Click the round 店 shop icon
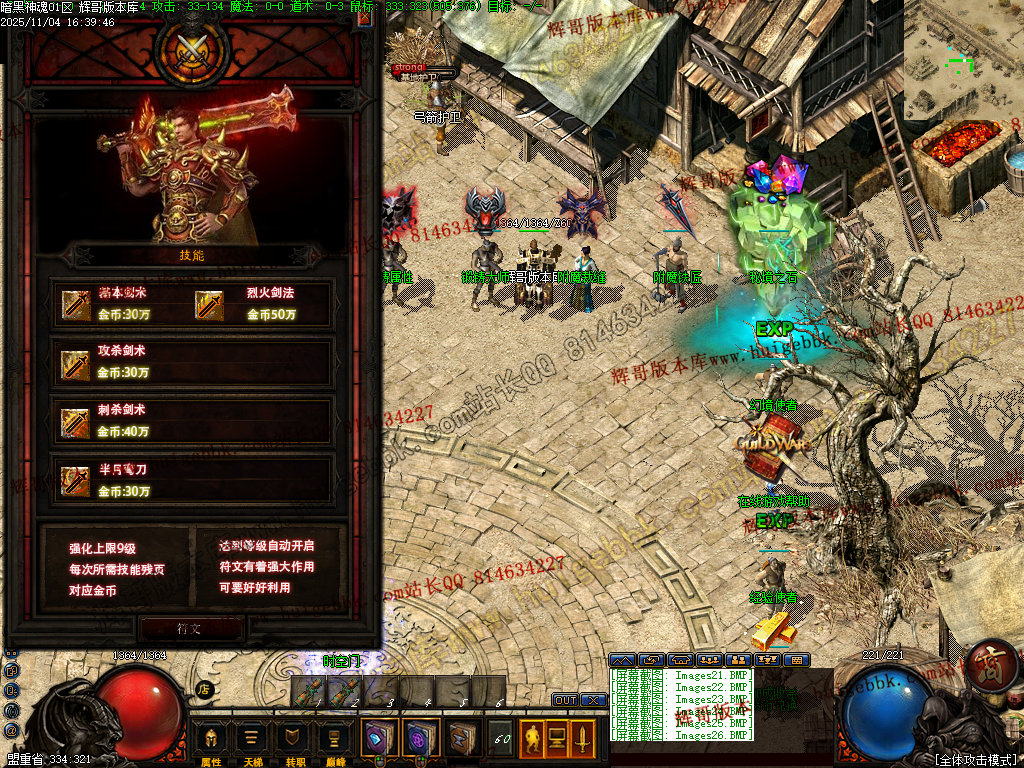This screenshot has width=1024, height=768. tap(203, 689)
